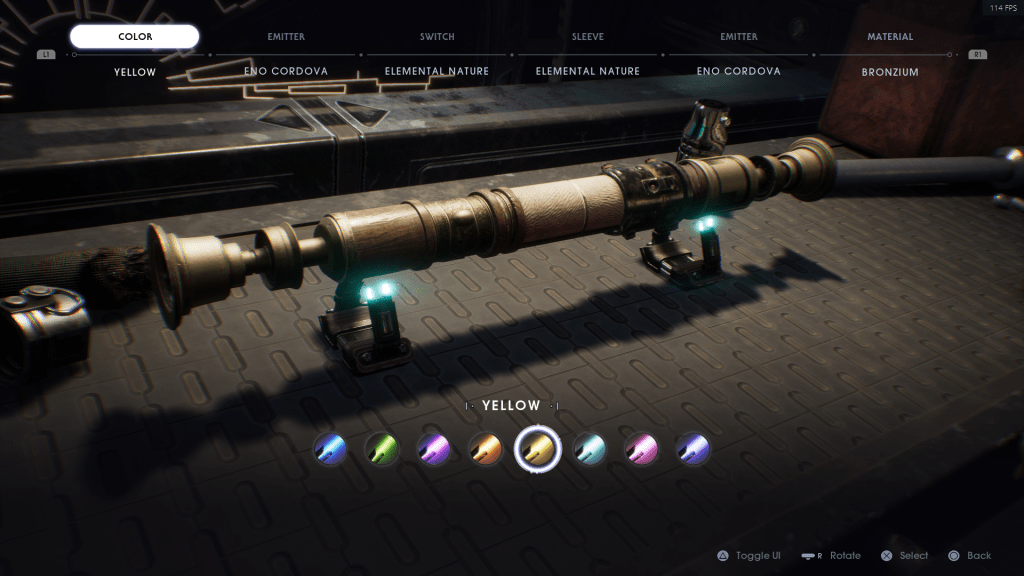Image resolution: width=1024 pixels, height=576 pixels.
Task: Switch to the COLOR tab
Action: pyautogui.click(x=135, y=37)
